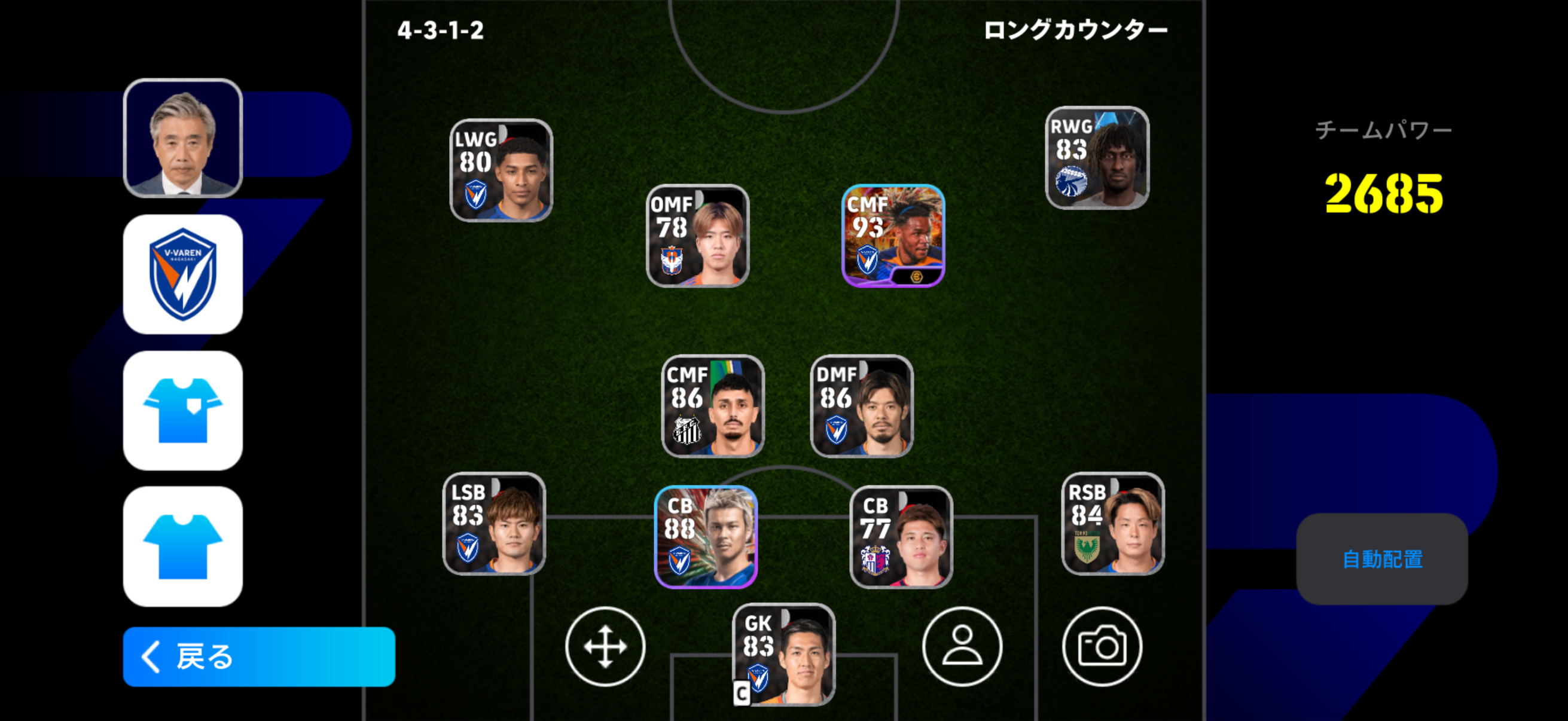
Task: Activate the 自動配置 auto-arrange button
Action: (x=1382, y=558)
